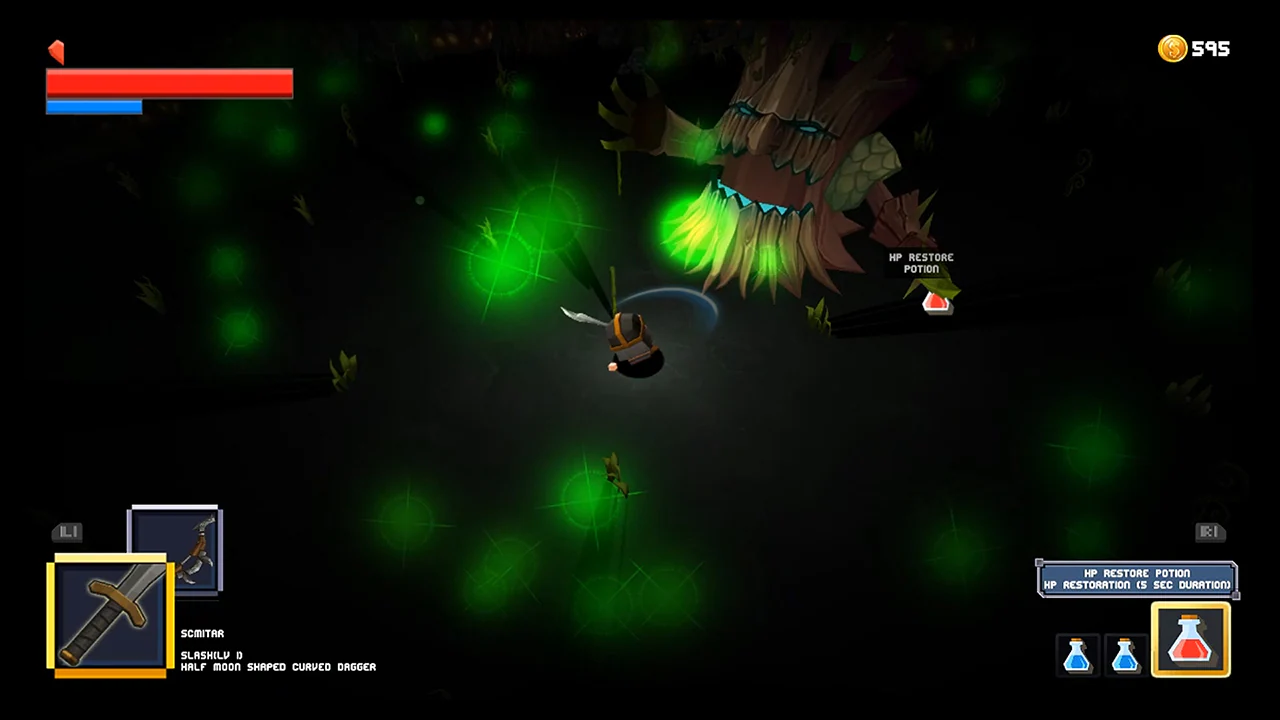Click the HP Restore Potion label in the world
The image size is (1280, 720).
click(x=921, y=263)
